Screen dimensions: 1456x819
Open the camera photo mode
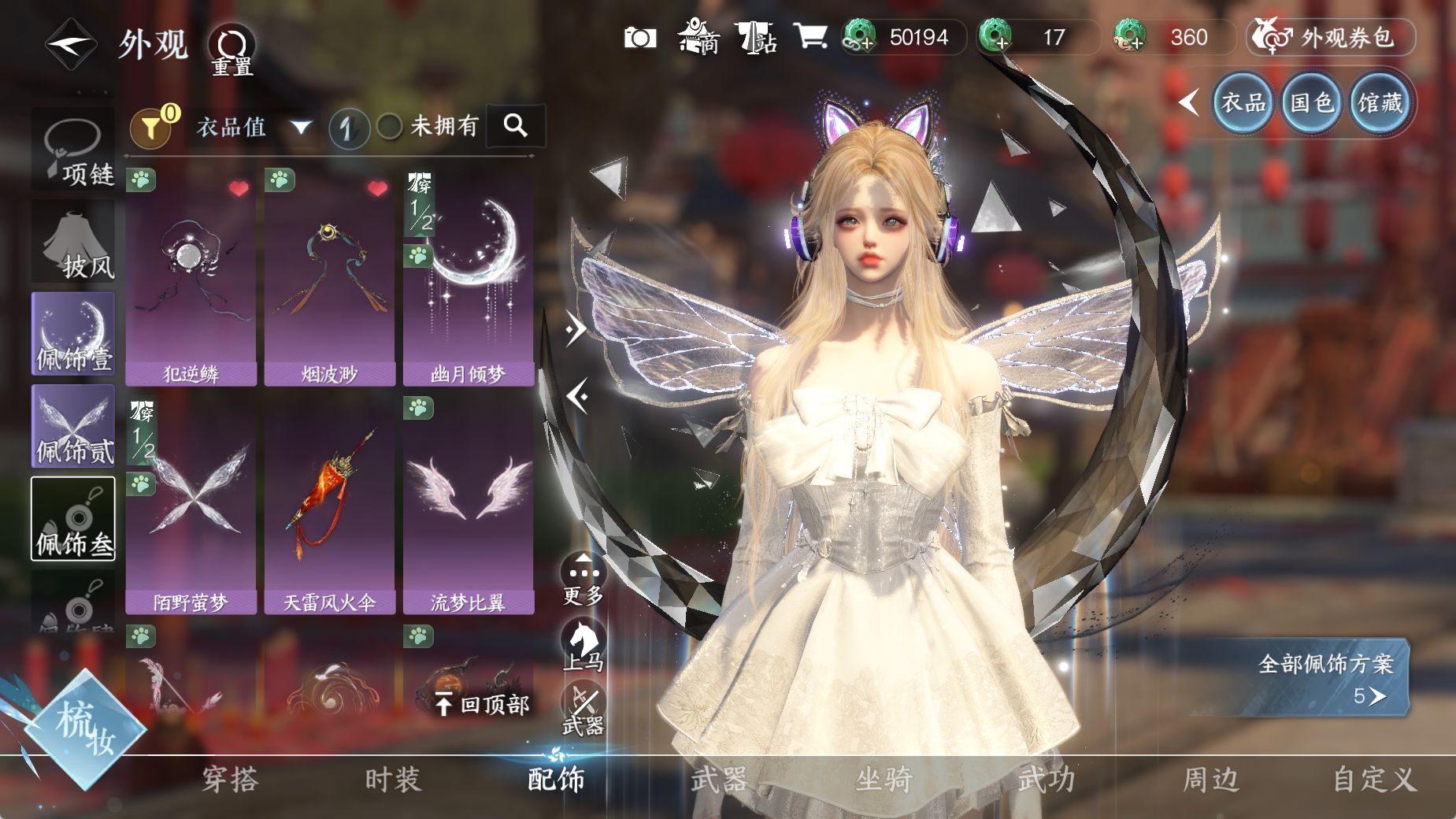(x=639, y=37)
